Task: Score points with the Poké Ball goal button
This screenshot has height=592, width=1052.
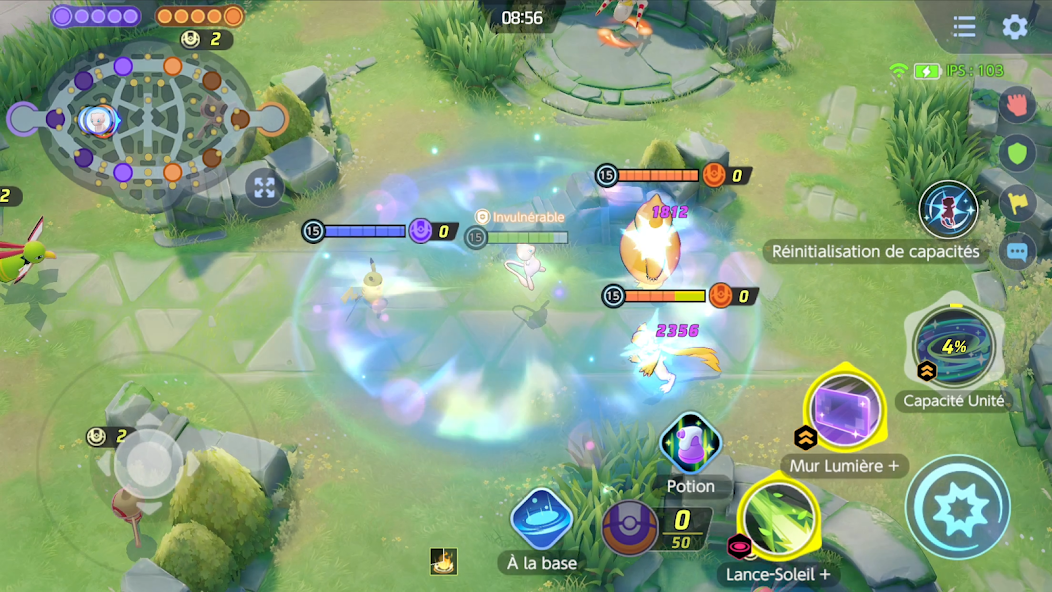Action: point(631,527)
